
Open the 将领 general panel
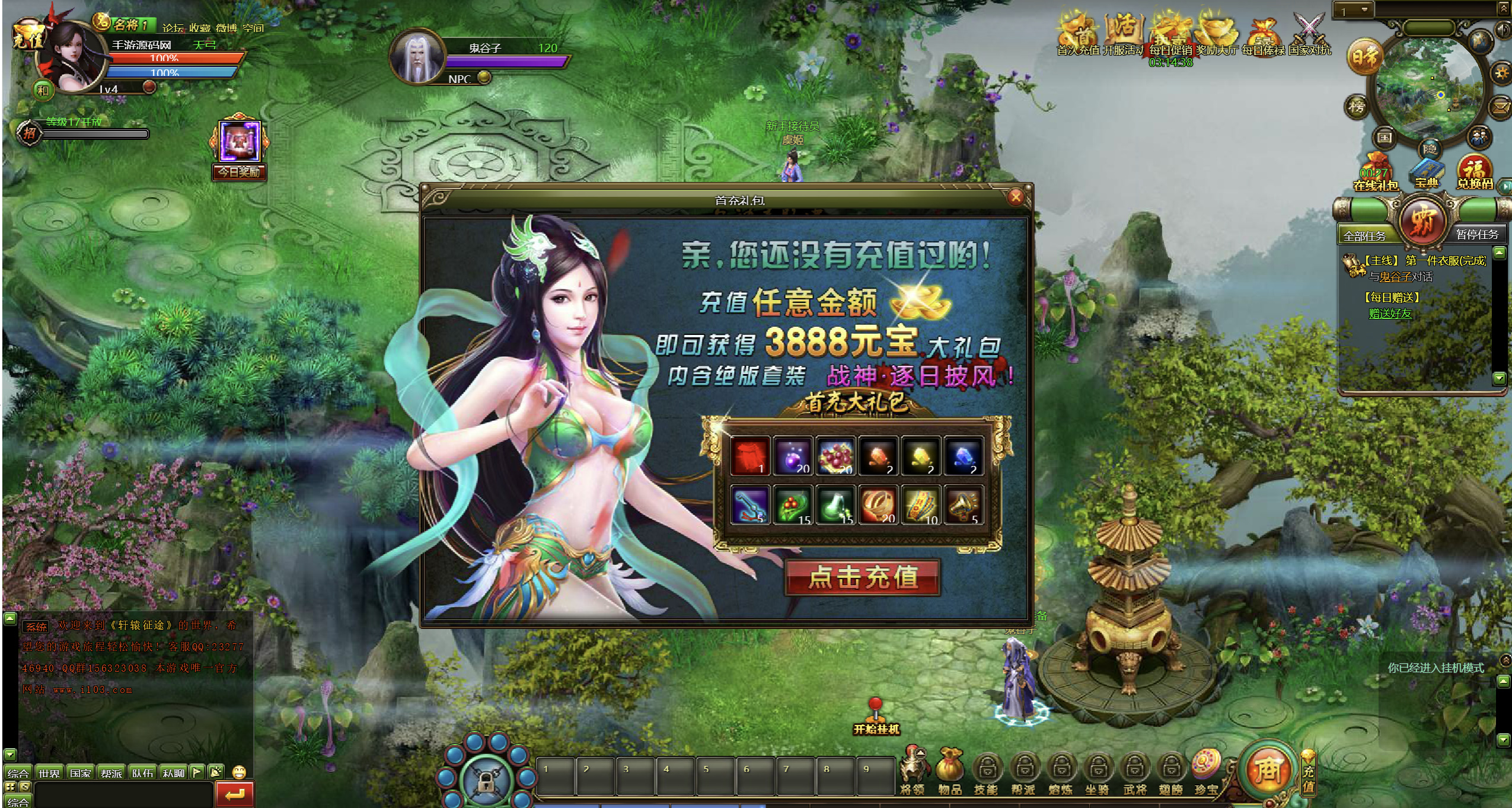coord(913,771)
